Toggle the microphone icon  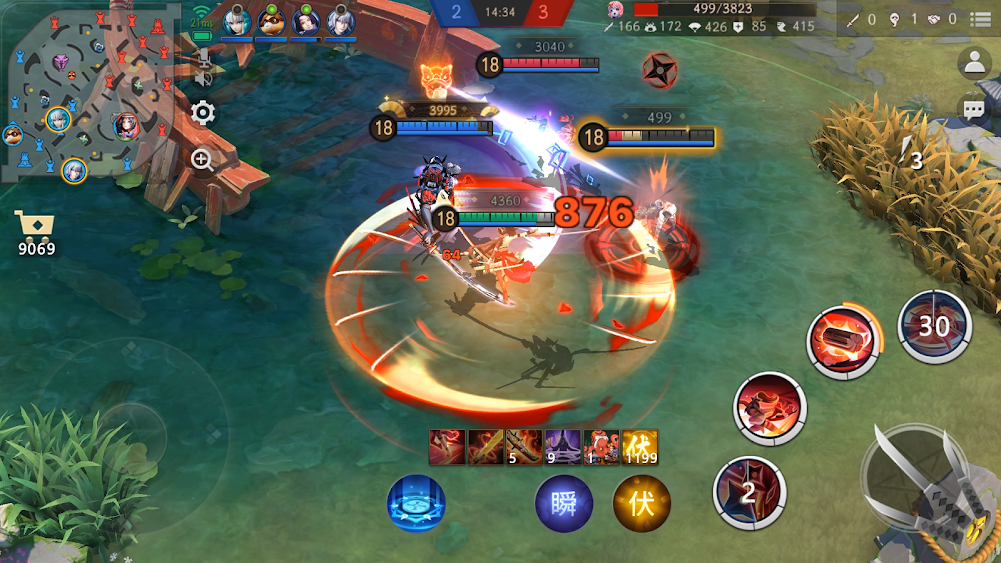pyautogui.click(x=204, y=56)
